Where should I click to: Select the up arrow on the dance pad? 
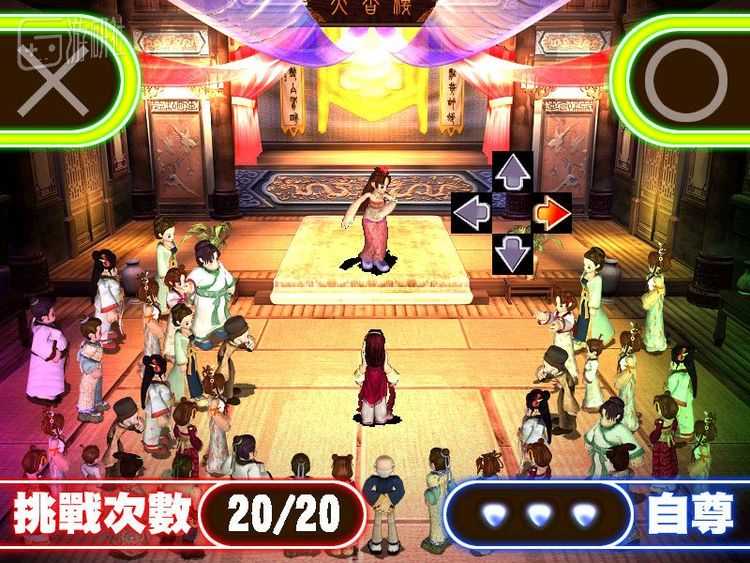pos(512,173)
